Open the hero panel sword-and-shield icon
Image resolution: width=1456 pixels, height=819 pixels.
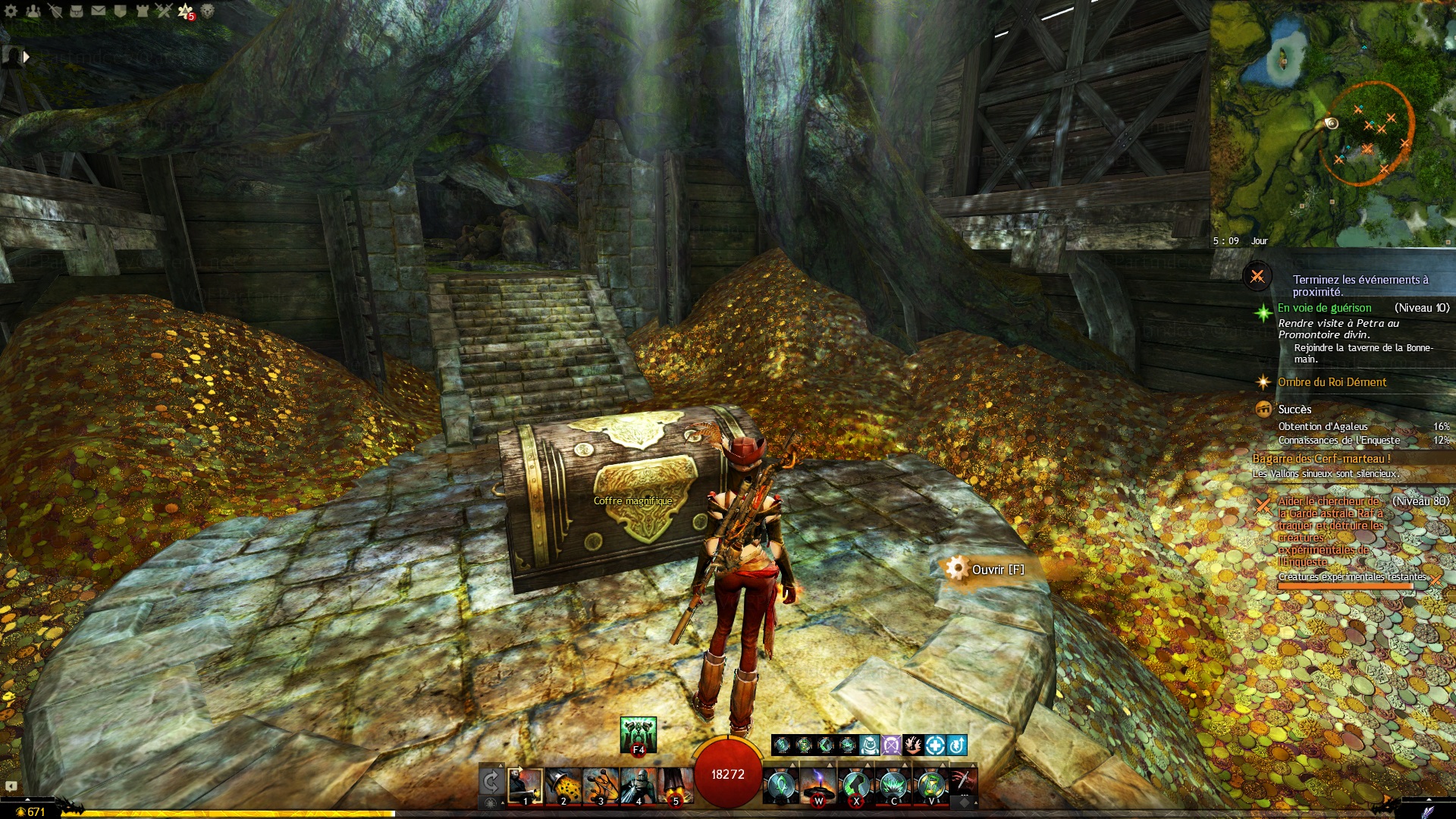pos(55,11)
